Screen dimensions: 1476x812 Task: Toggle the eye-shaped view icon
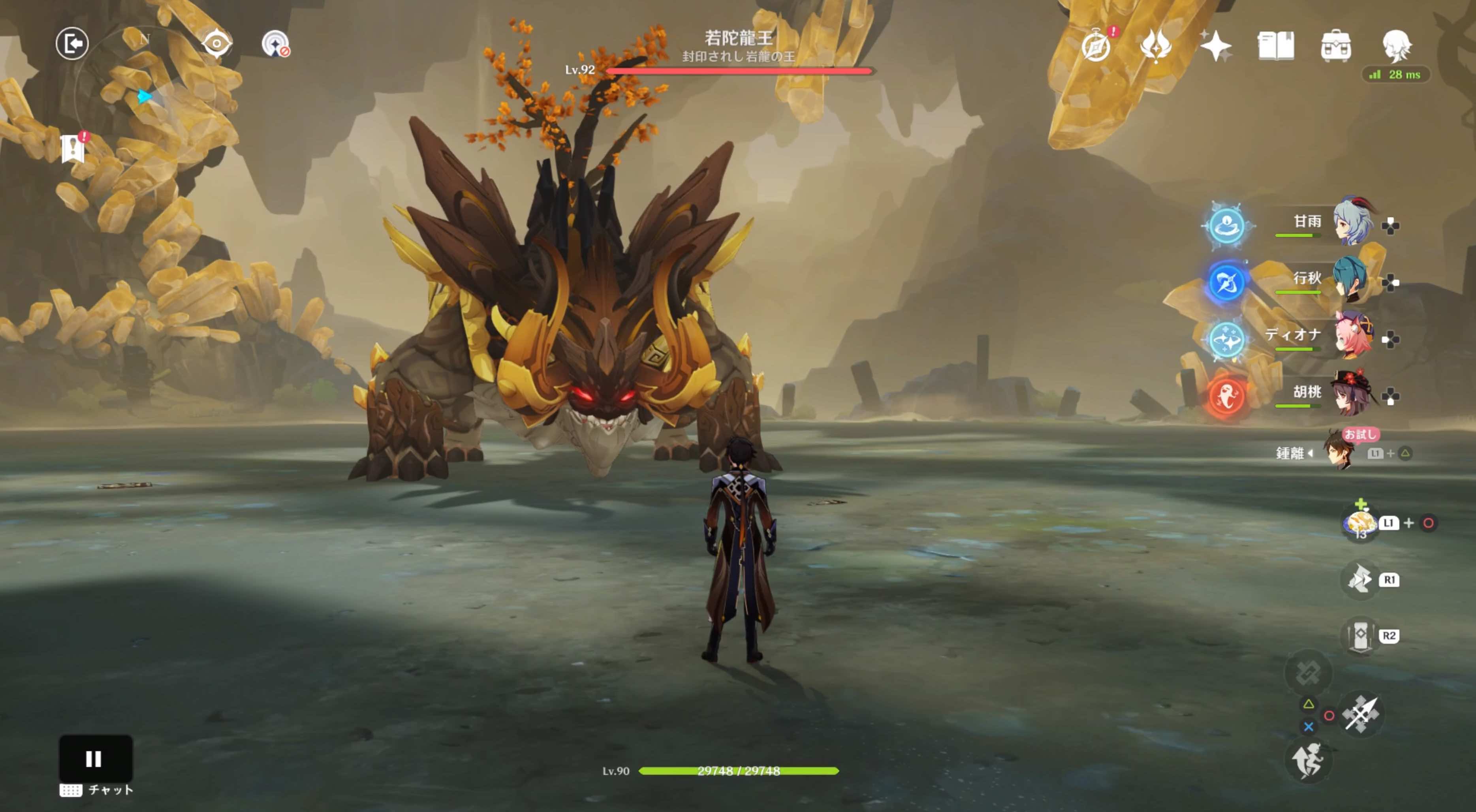click(216, 43)
